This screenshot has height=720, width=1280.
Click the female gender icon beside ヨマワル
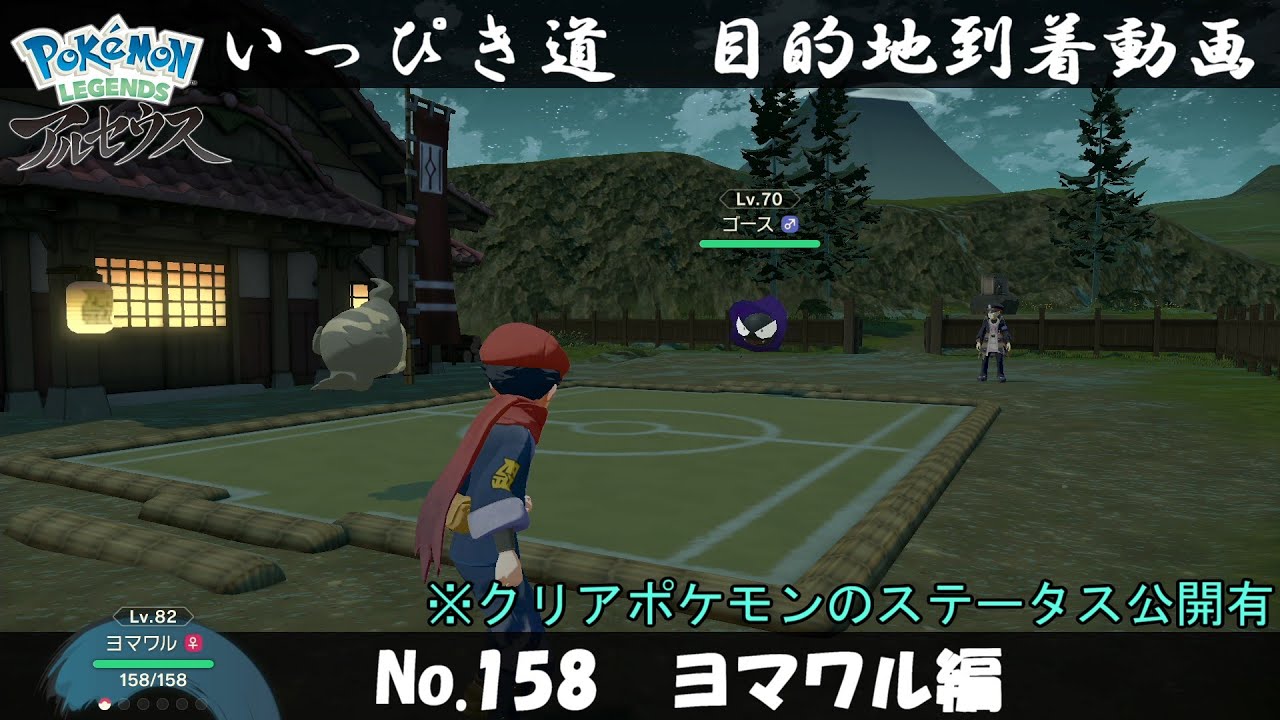pos(192,643)
